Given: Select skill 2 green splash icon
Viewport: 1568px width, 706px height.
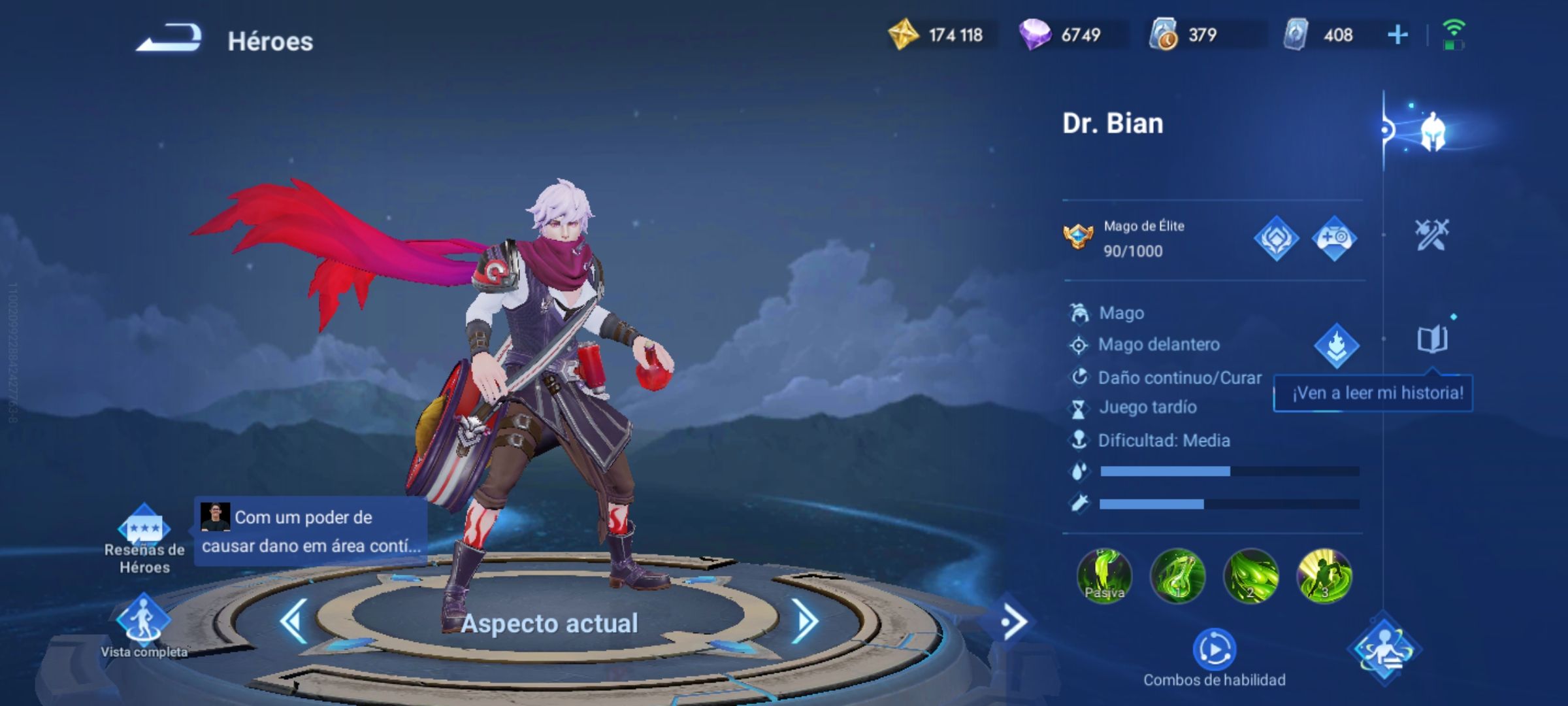Looking at the screenshot, I should click(1250, 576).
